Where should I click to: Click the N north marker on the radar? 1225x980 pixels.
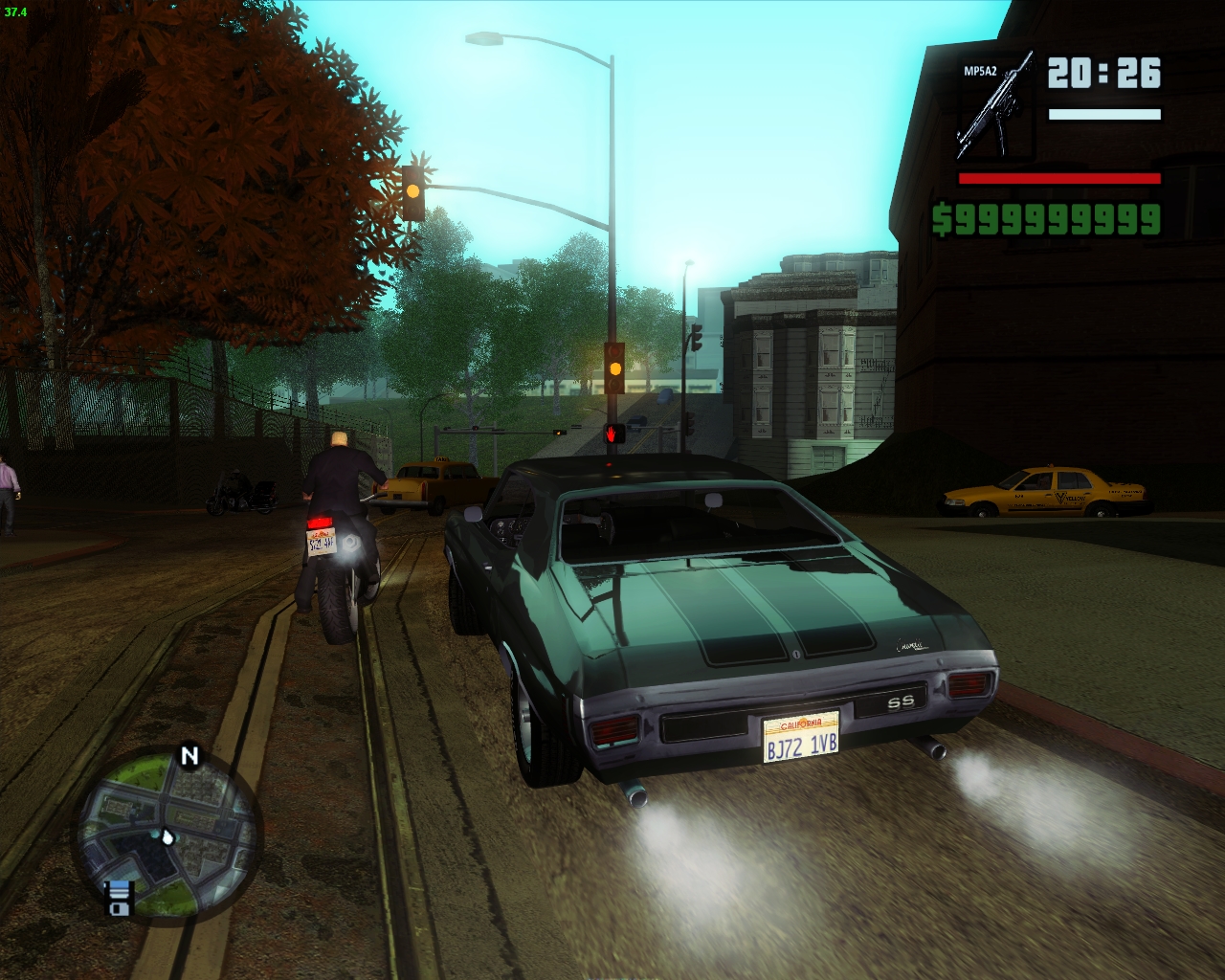(x=189, y=756)
